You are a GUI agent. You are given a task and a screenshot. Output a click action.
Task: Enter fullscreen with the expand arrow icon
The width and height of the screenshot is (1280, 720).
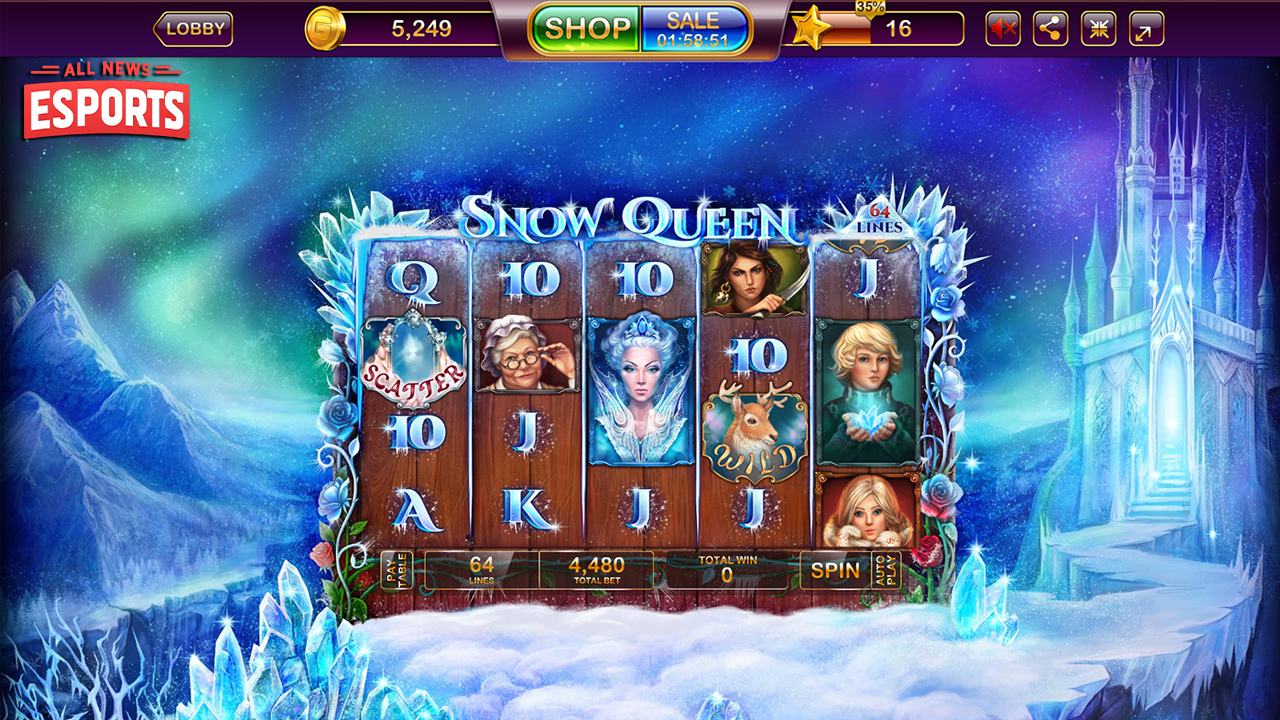click(x=1146, y=29)
